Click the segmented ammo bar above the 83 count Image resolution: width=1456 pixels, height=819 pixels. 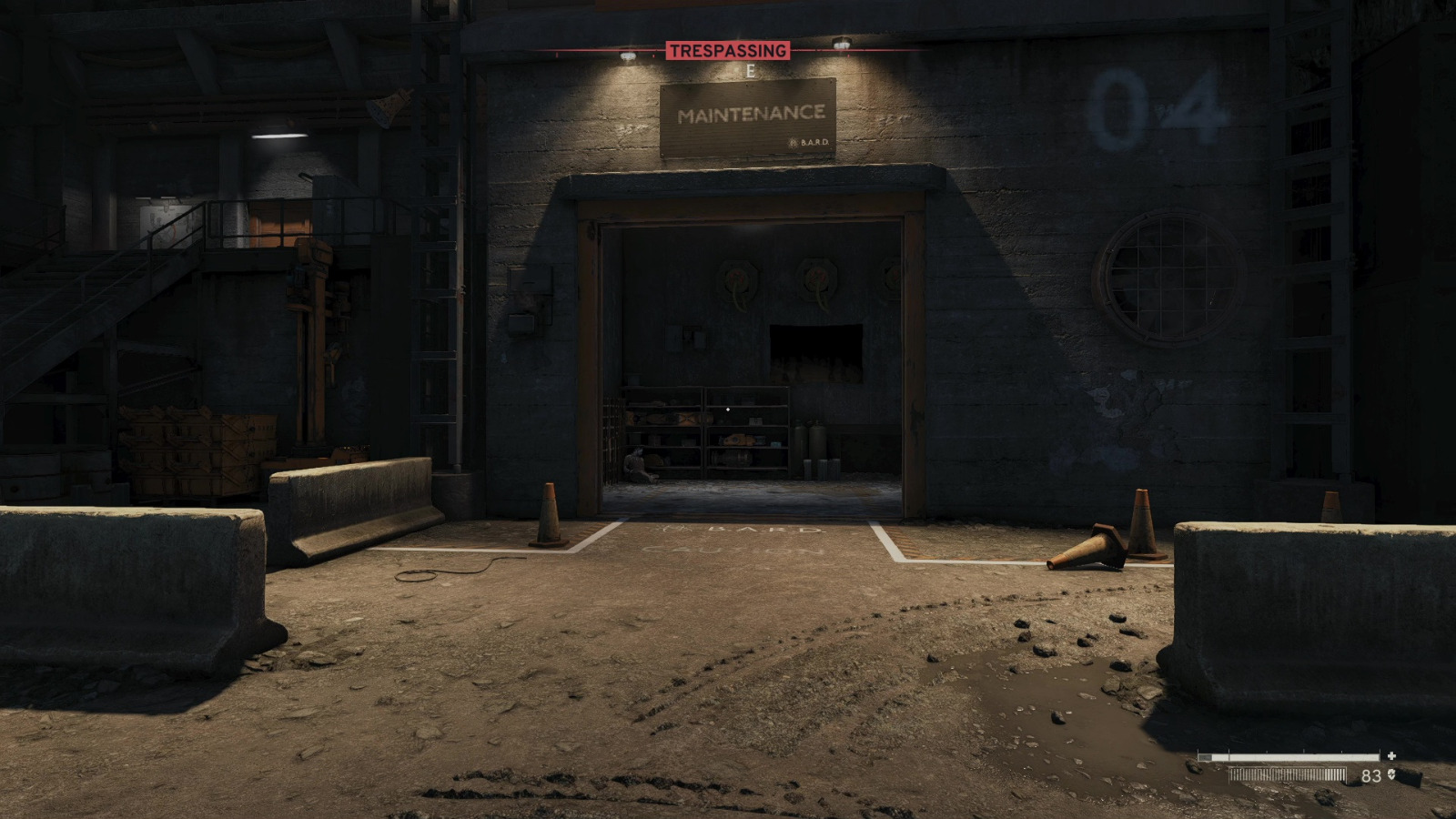[x=1287, y=775]
